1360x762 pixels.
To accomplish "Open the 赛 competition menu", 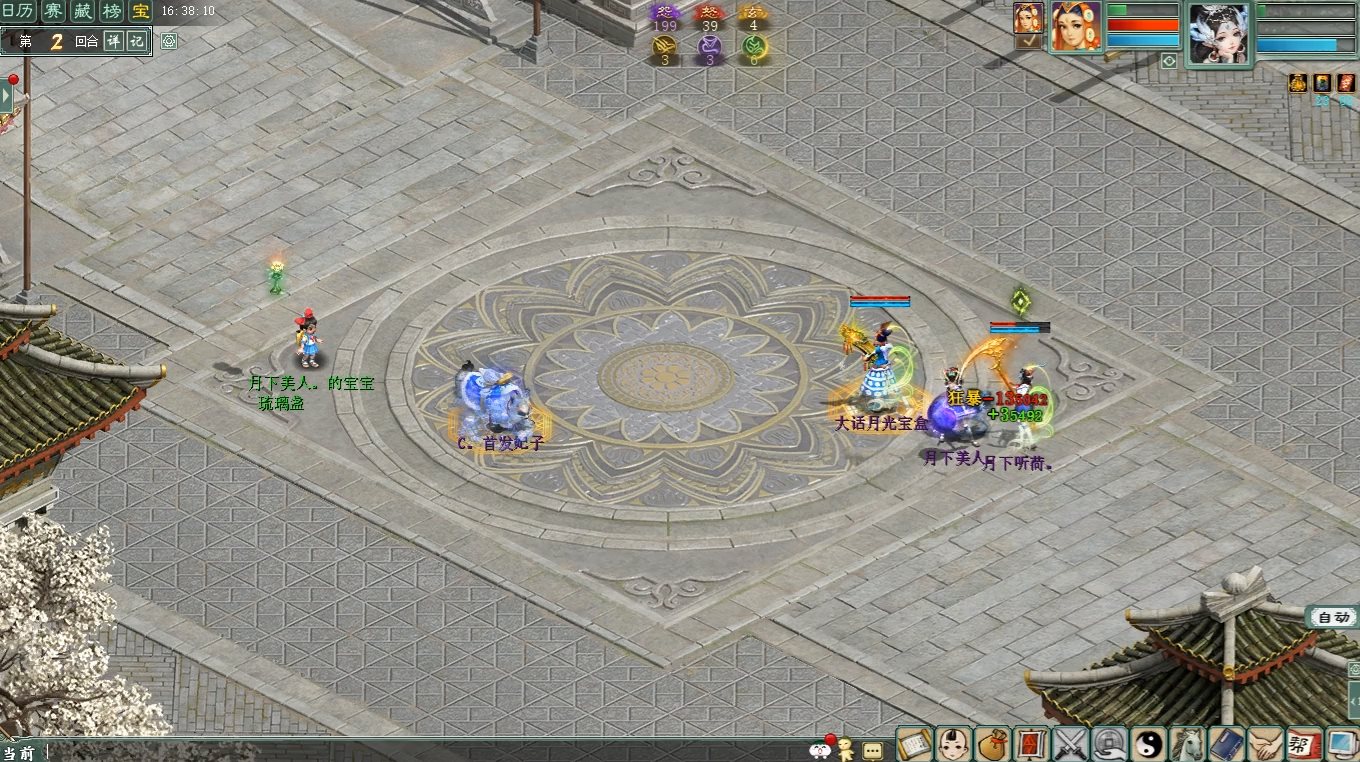I will tap(53, 12).
